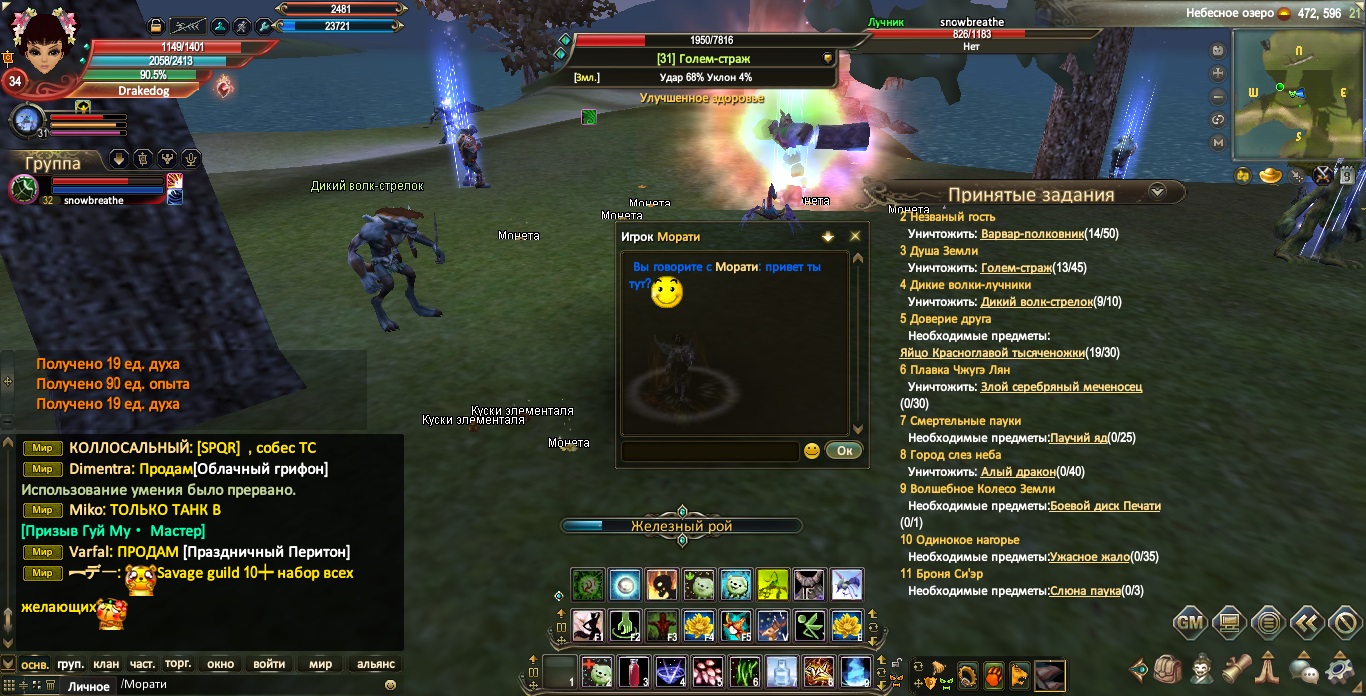Close the Морати private chat window
Screen dimensions: 1366x696
(855, 237)
